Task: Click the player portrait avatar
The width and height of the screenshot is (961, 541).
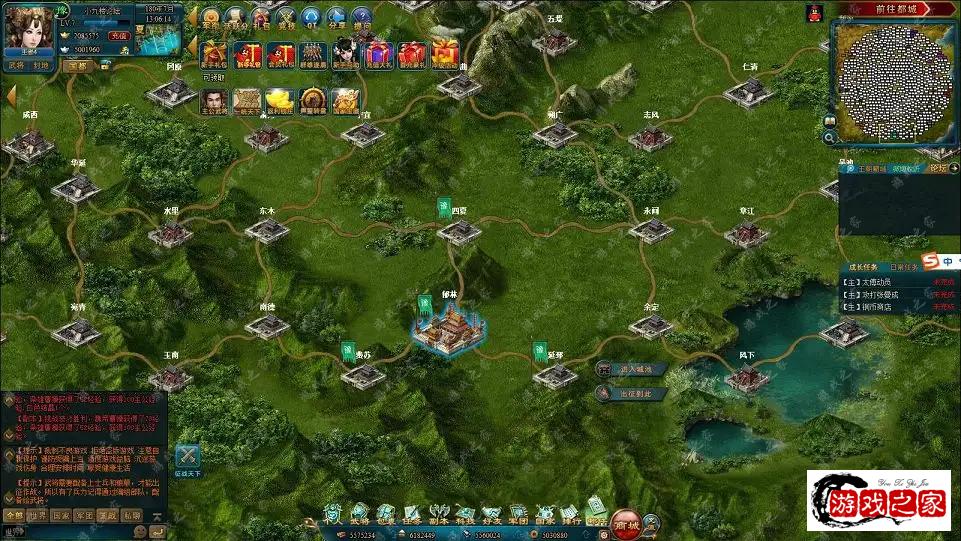Action: click(28, 27)
